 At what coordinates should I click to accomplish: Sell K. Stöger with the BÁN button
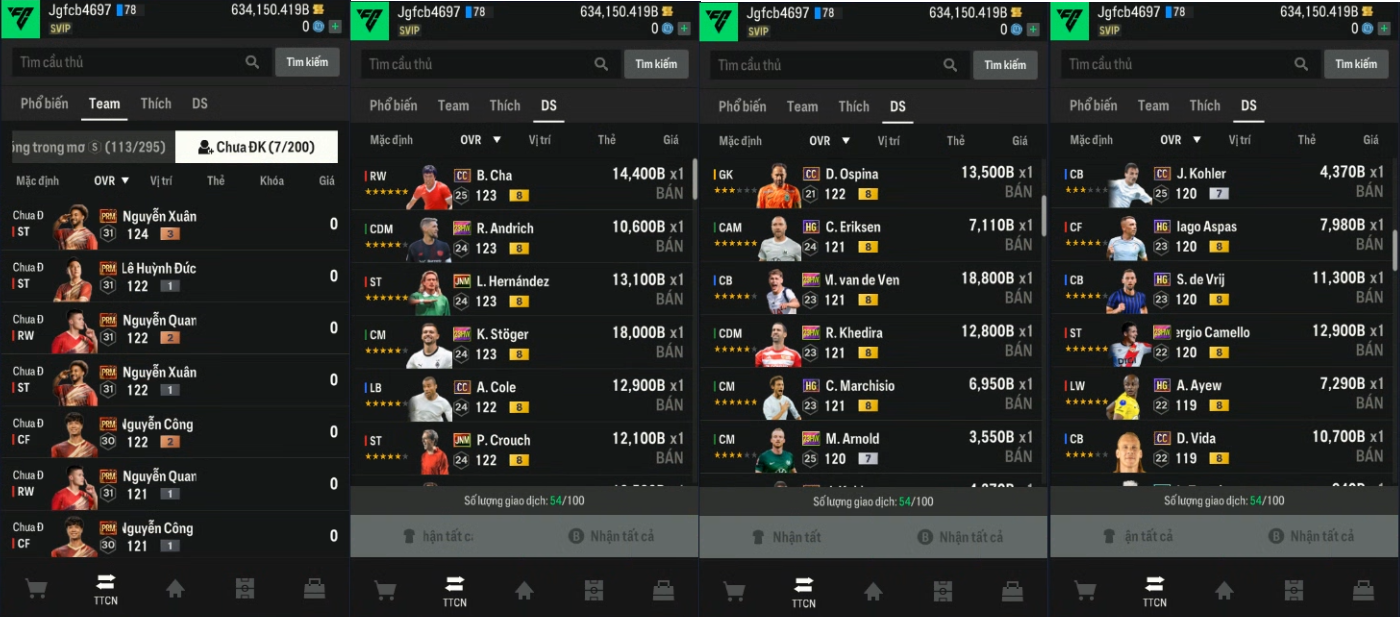(669, 352)
